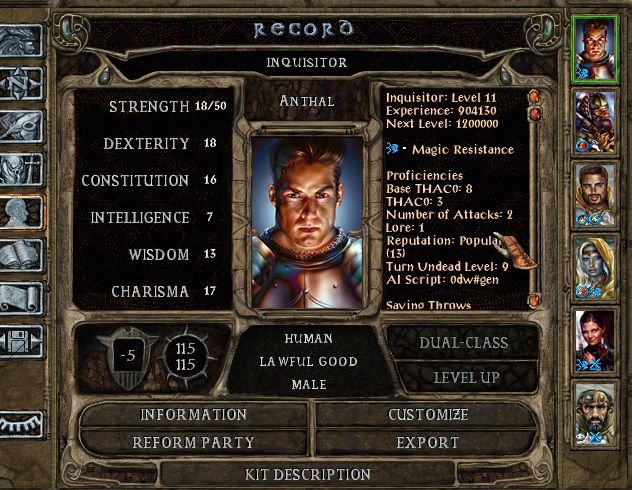The height and width of the screenshot is (490, 632).
Task: Open options via the floppy disk icon
Action: [x=20, y=343]
